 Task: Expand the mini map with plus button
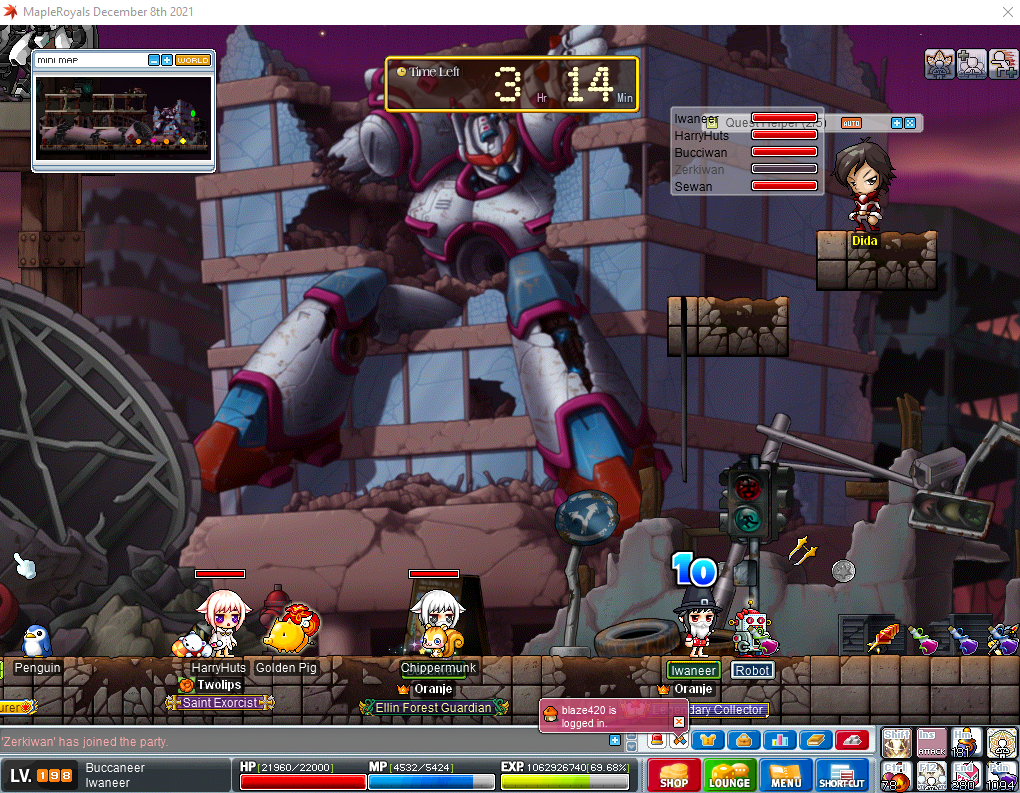(166, 60)
